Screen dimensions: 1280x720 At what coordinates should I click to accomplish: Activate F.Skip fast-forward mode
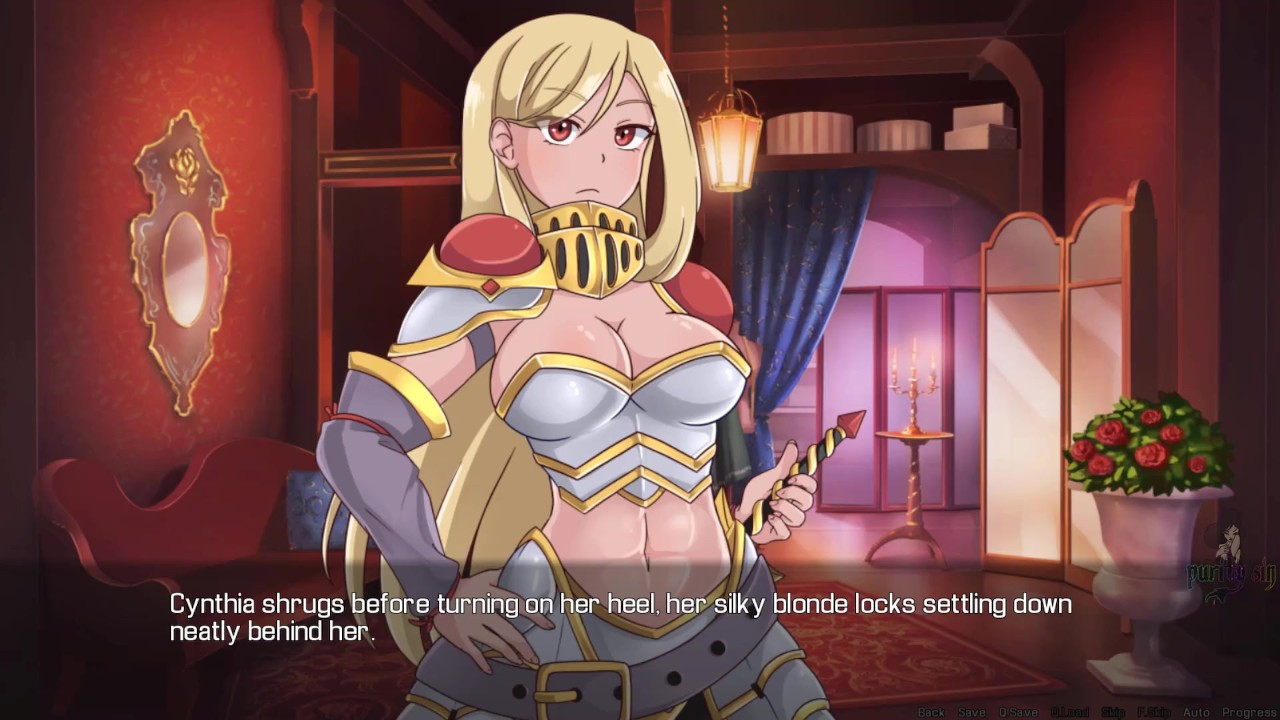[1154, 712]
